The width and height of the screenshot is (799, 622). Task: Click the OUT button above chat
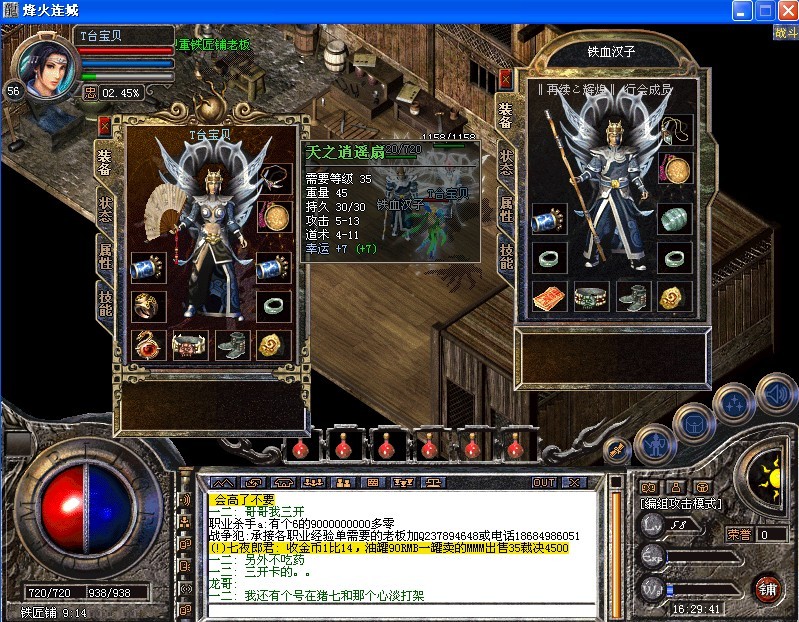pyautogui.click(x=544, y=482)
